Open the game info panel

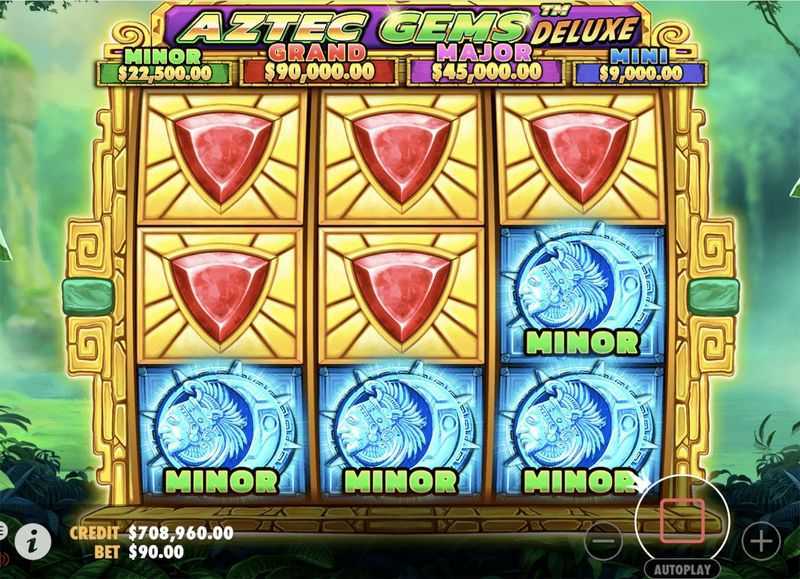[34, 541]
